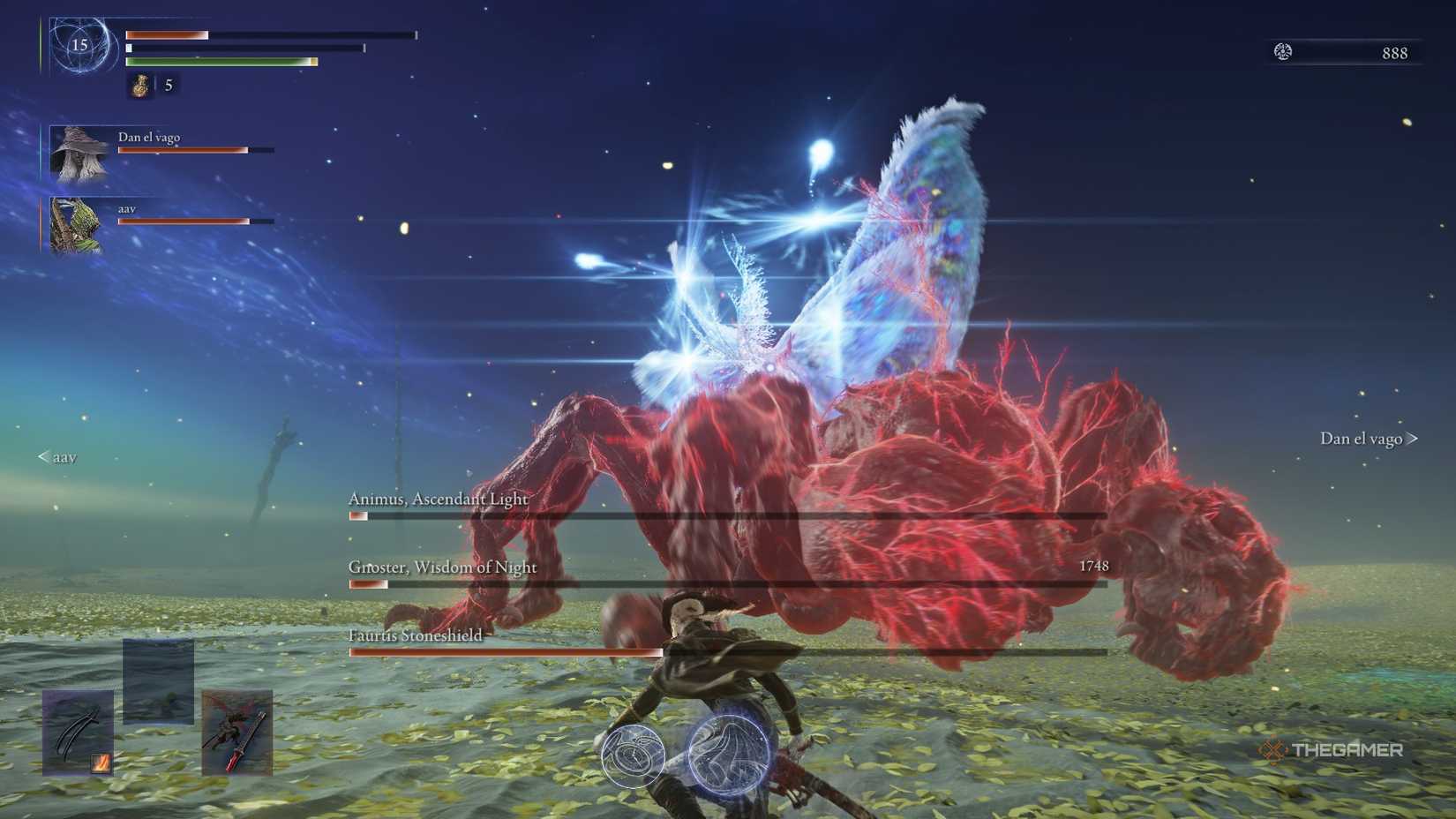1456x819 pixels.
Task: Select Dan el vago's ally portrait
Action: click(78, 157)
